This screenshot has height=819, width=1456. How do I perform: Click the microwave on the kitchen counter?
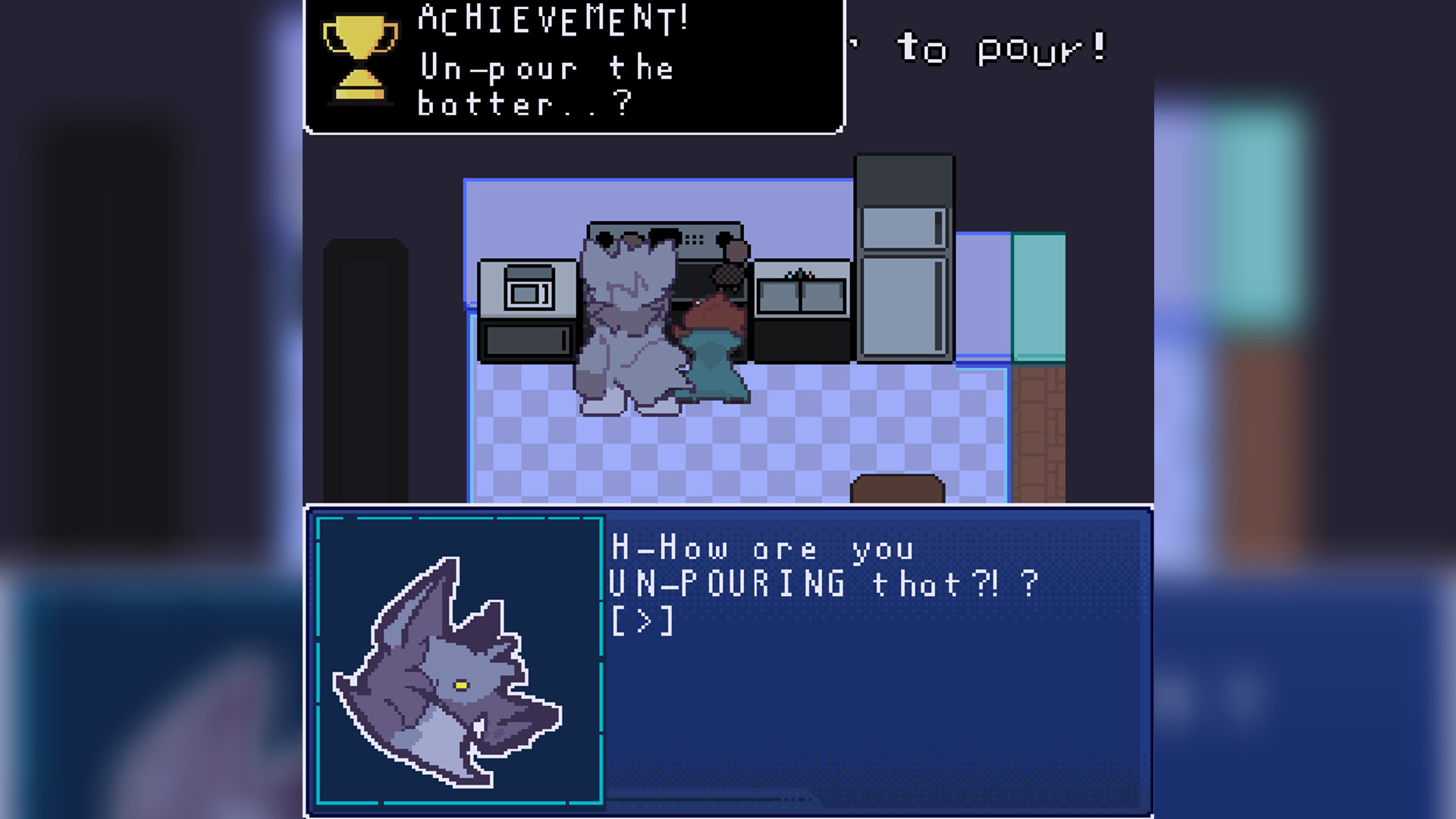point(527,292)
